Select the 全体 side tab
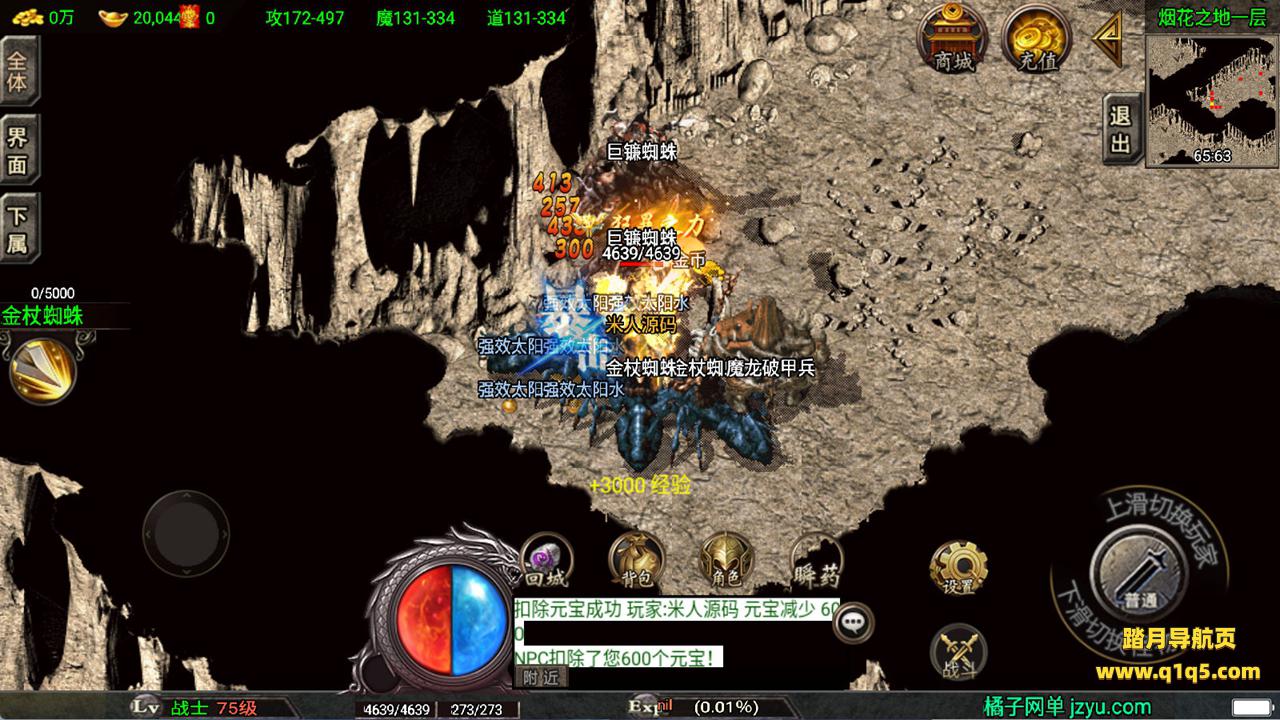Image resolution: width=1280 pixels, height=720 pixels. pyautogui.click(x=18, y=70)
